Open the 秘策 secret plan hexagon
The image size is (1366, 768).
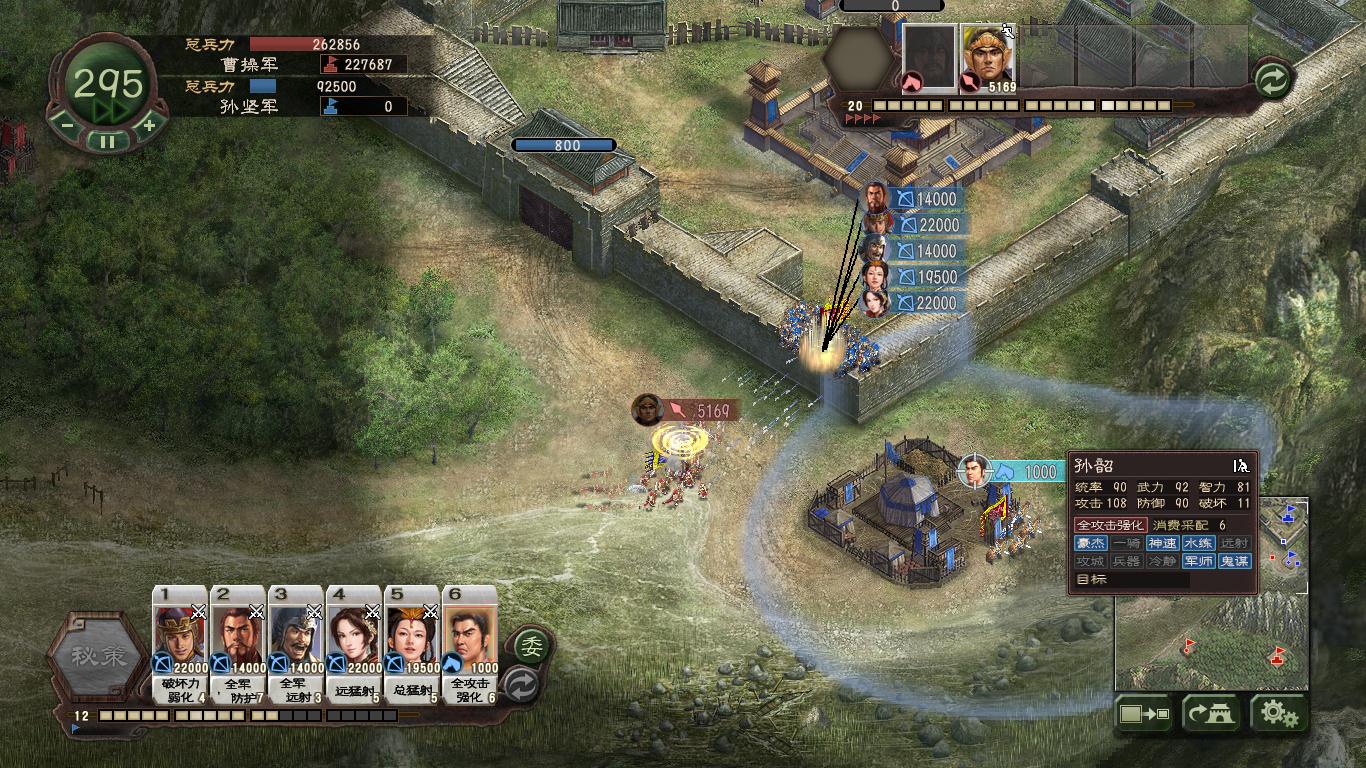[99, 657]
